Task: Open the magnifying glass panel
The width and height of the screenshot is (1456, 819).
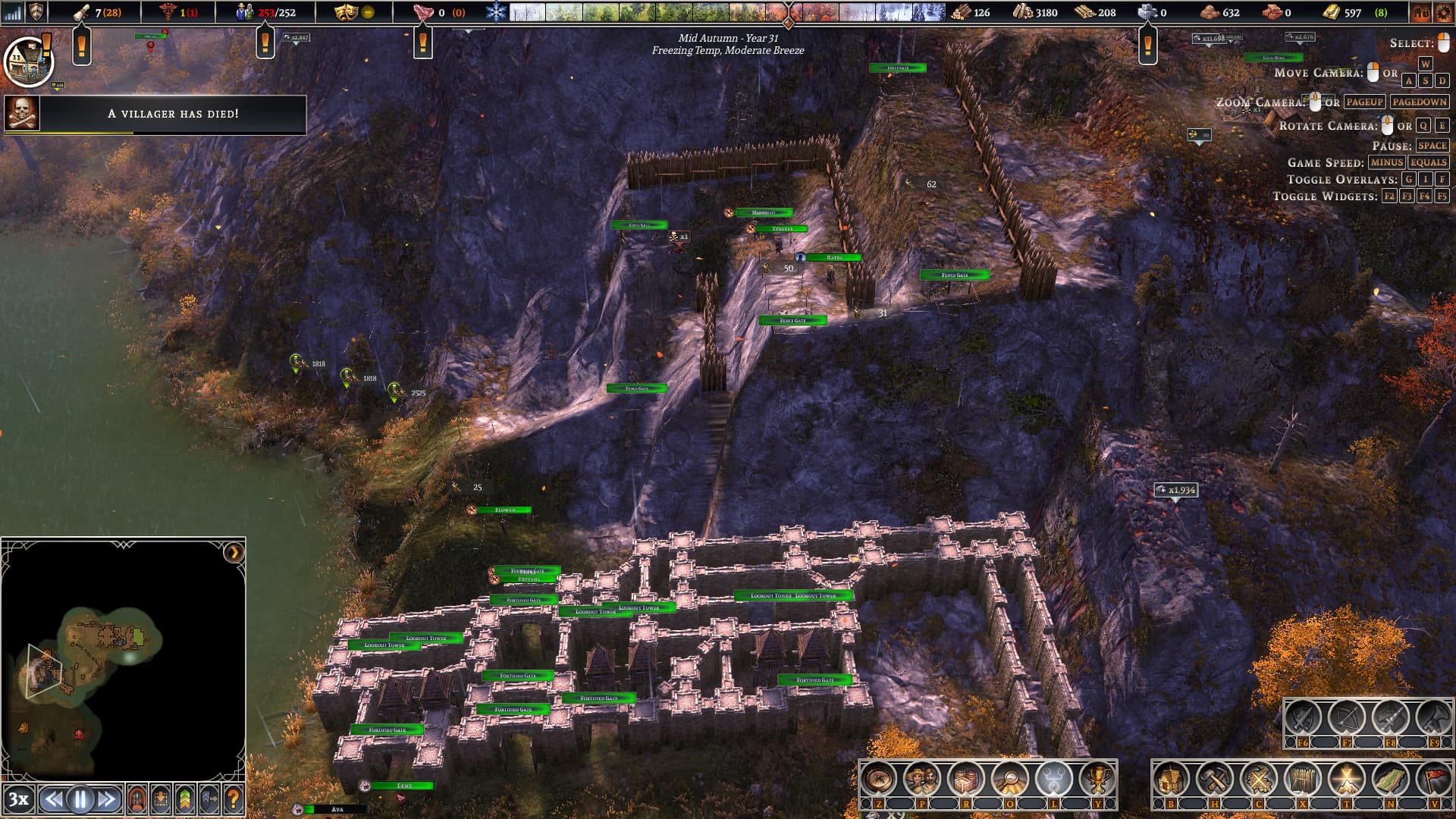Action: tap(1010, 779)
